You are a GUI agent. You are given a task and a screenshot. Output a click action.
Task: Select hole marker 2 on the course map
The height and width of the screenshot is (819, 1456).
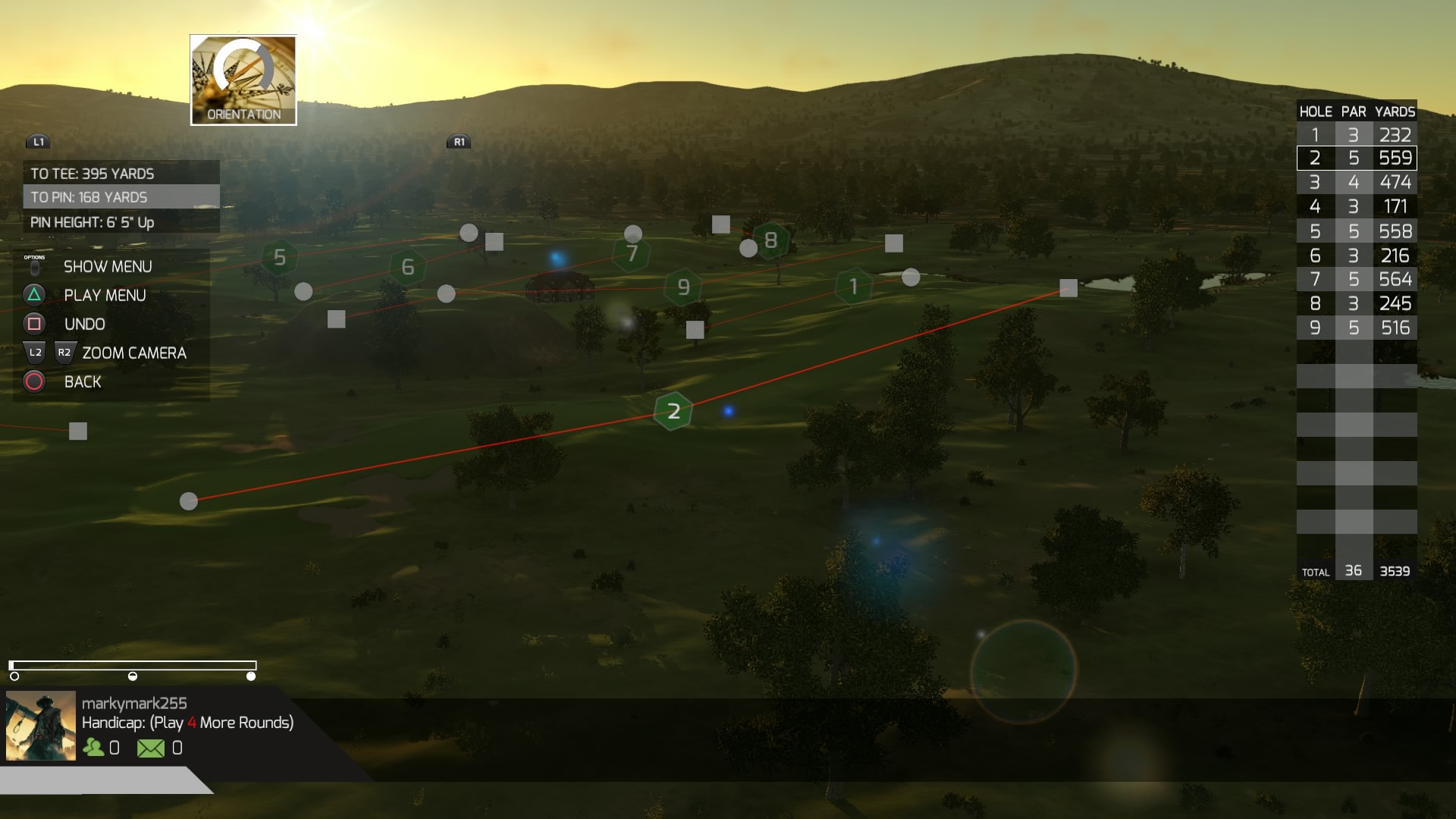(672, 411)
